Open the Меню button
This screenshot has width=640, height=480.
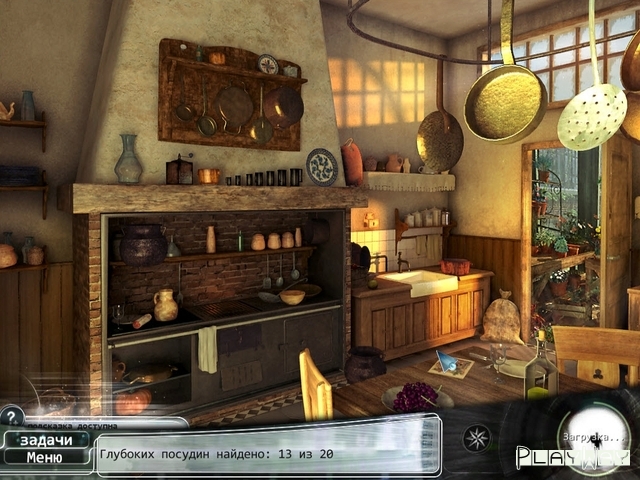pyautogui.click(x=44, y=458)
